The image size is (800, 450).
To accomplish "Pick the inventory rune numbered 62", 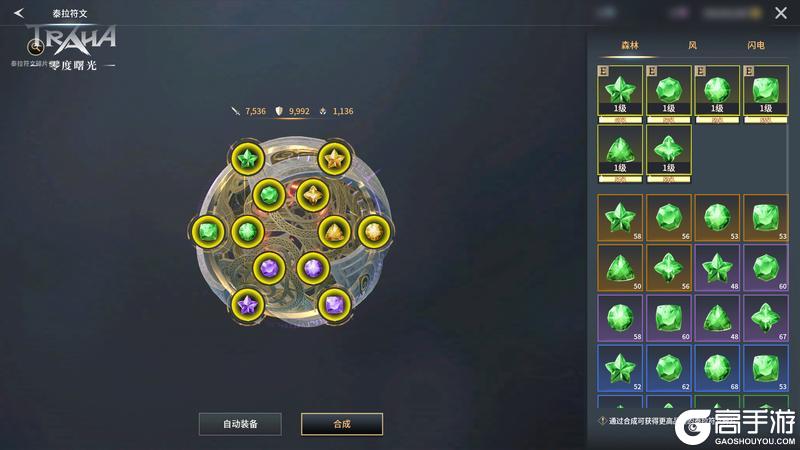I will click(x=669, y=369).
